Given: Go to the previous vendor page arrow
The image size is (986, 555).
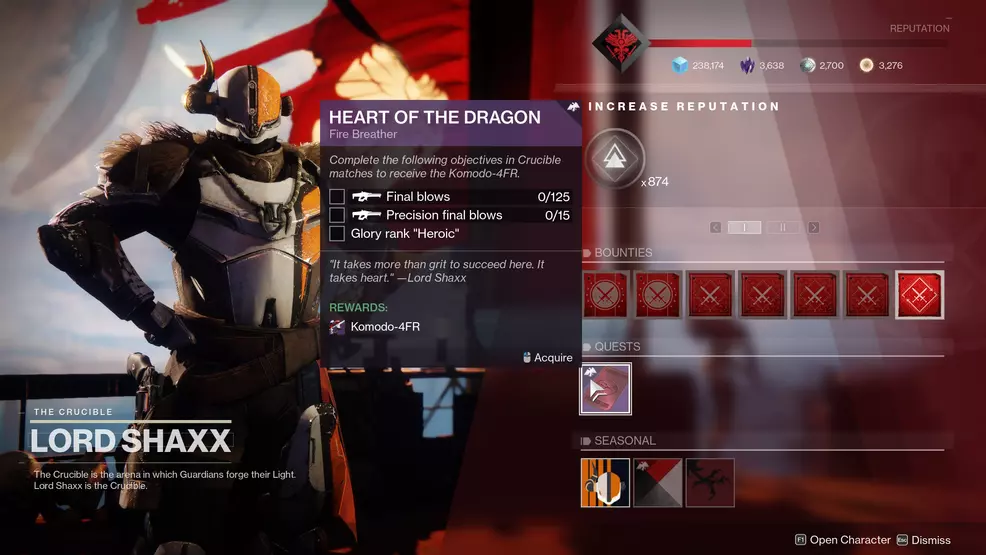Looking at the screenshot, I should pos(716,228).
